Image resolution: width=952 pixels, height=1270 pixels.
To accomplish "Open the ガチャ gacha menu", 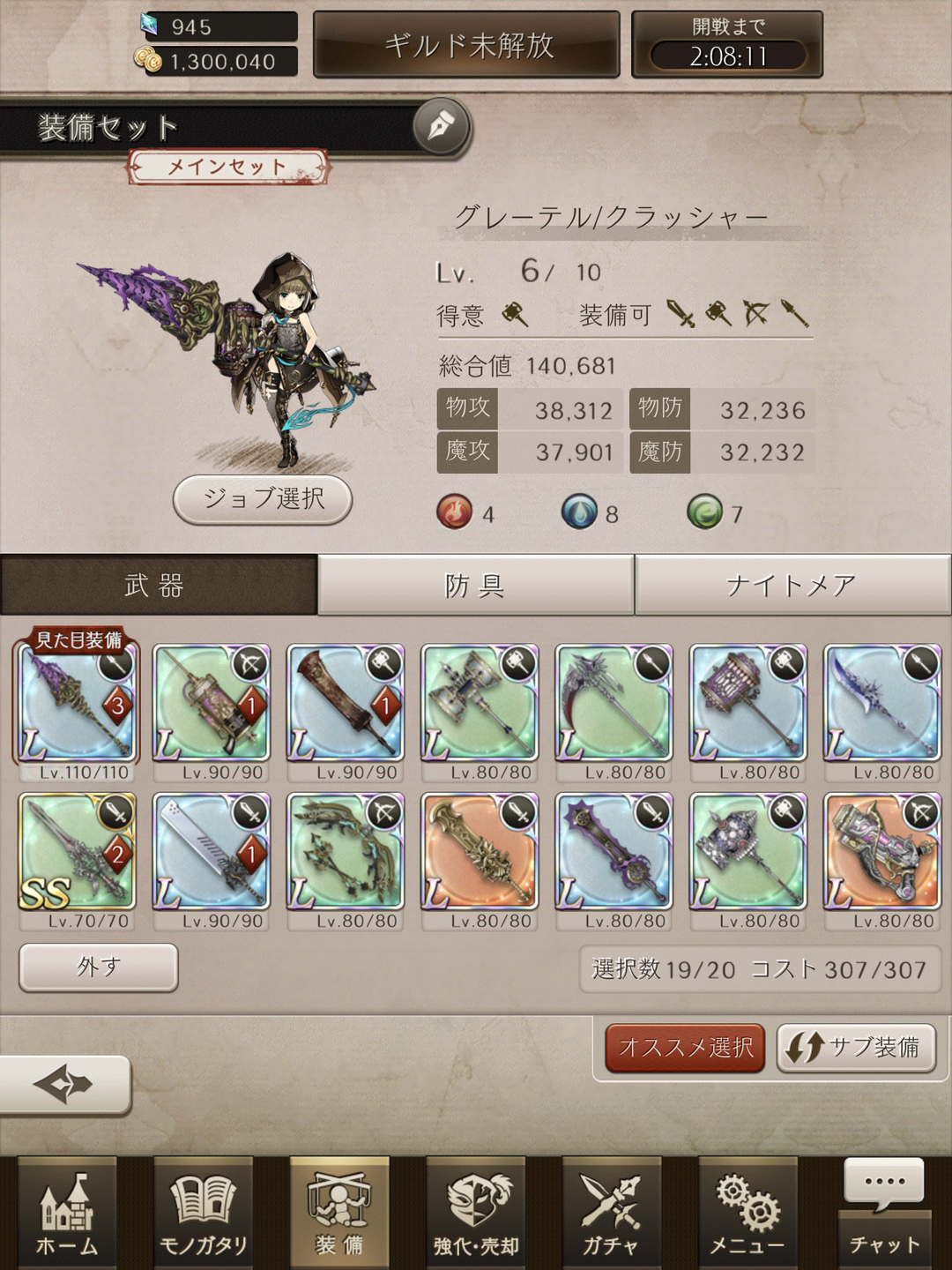I will 611,1213.
